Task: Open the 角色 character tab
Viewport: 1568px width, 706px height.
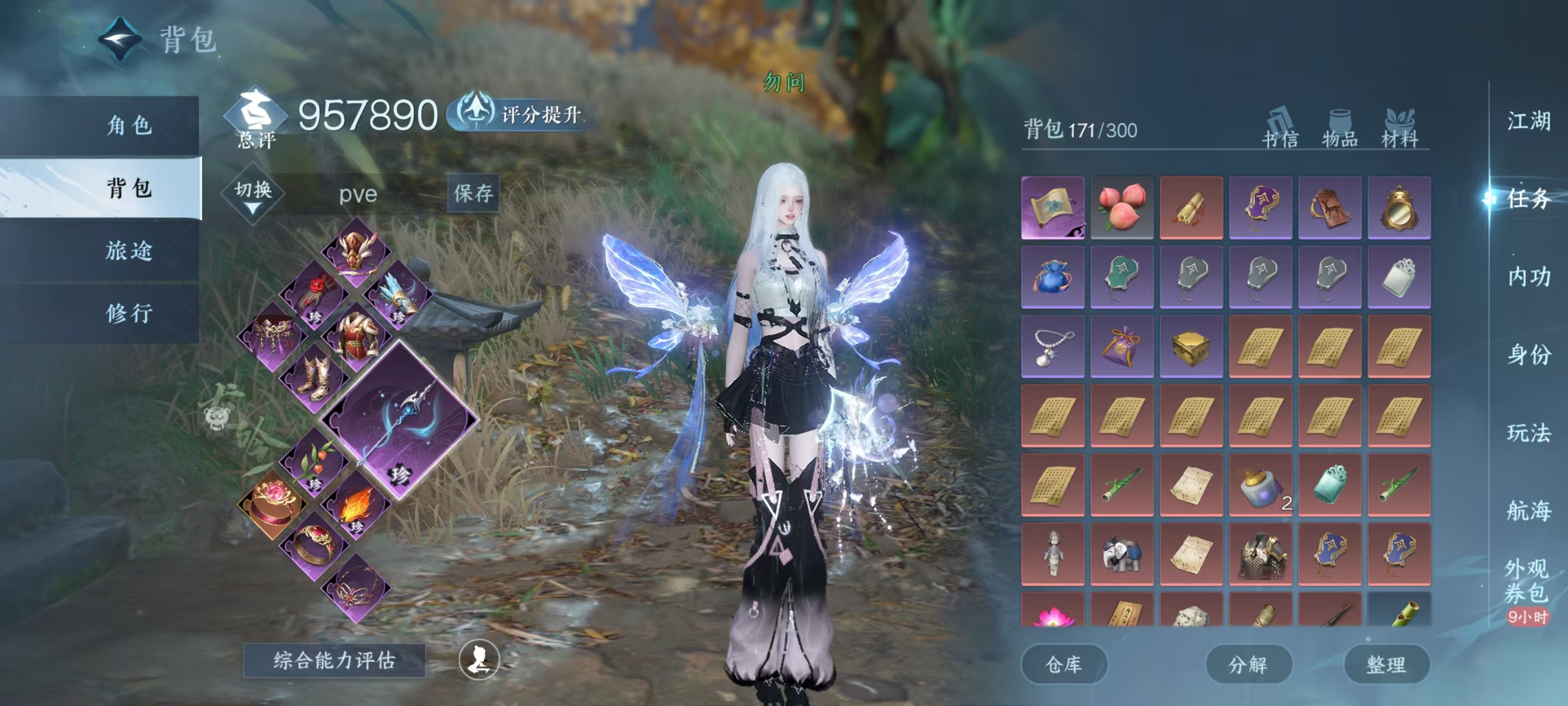Action: pos(129,126)
